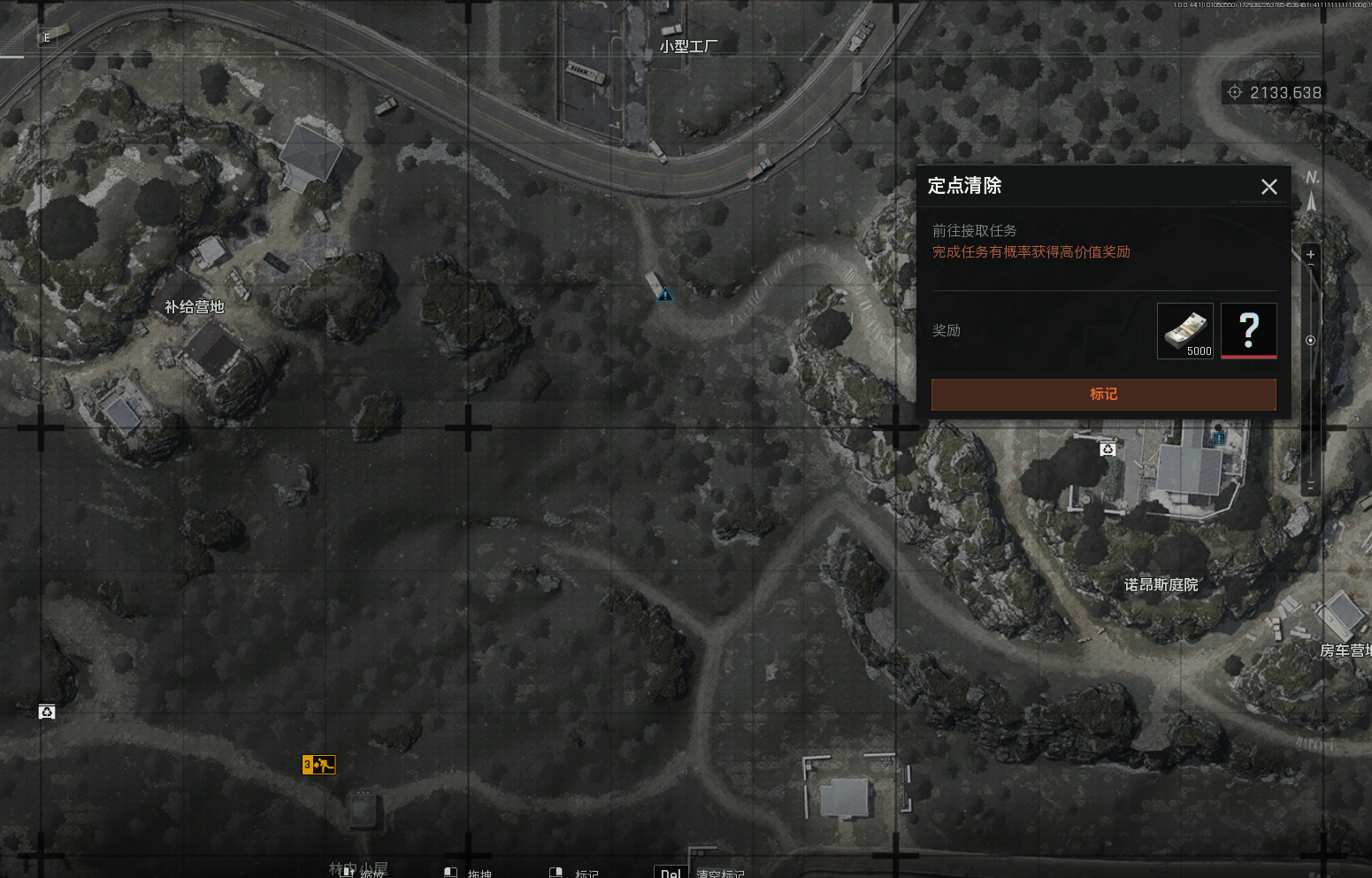Image resolution: width=1372 pixels, height=878 pixels.
Task: Select the 5000 cash reward icon
Action: tap(1184, 331)
